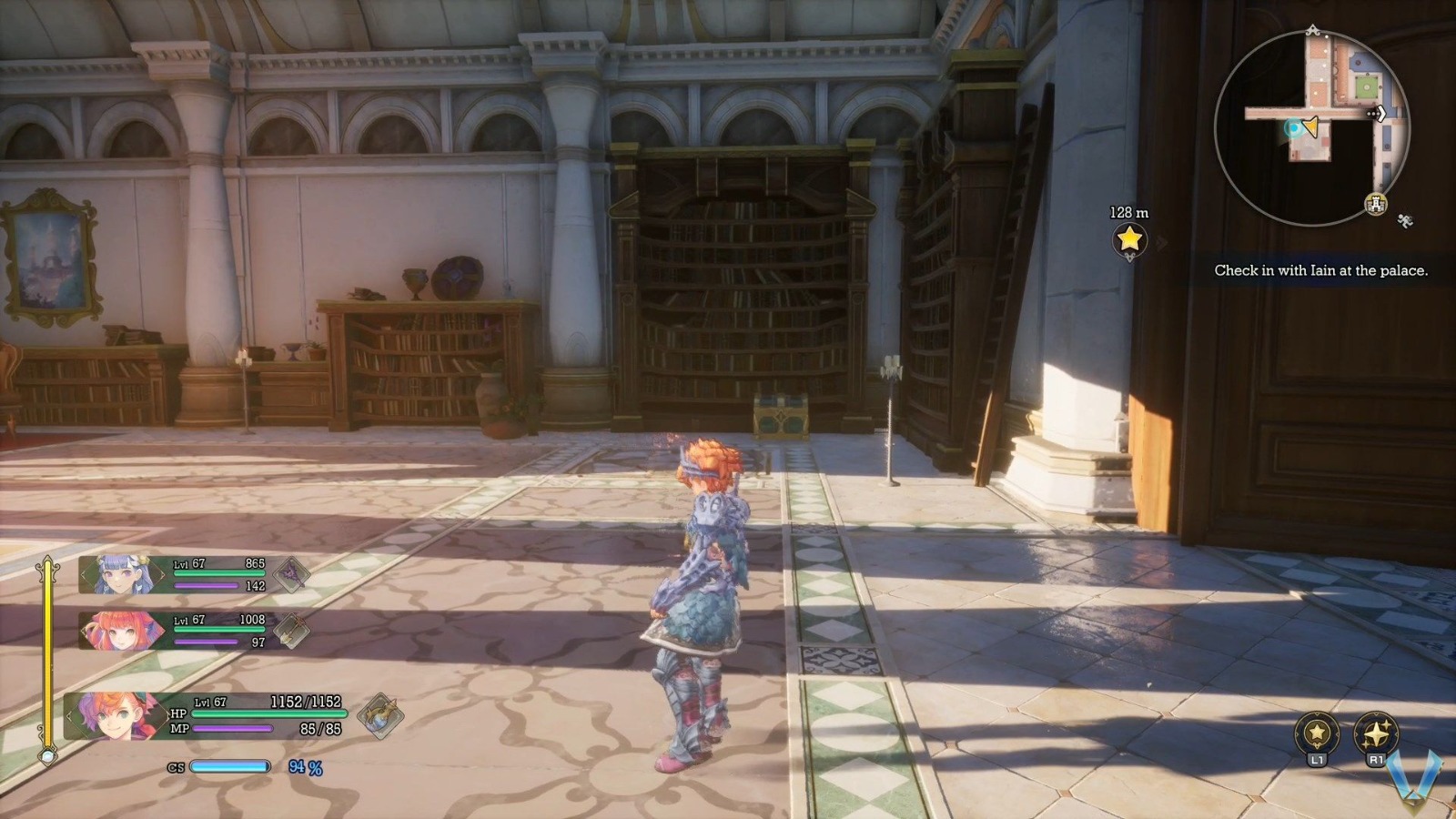The image size is (1456, 819).
Task: Click the 'Check in with Iain' objective text
Action: click(1321, 270)
